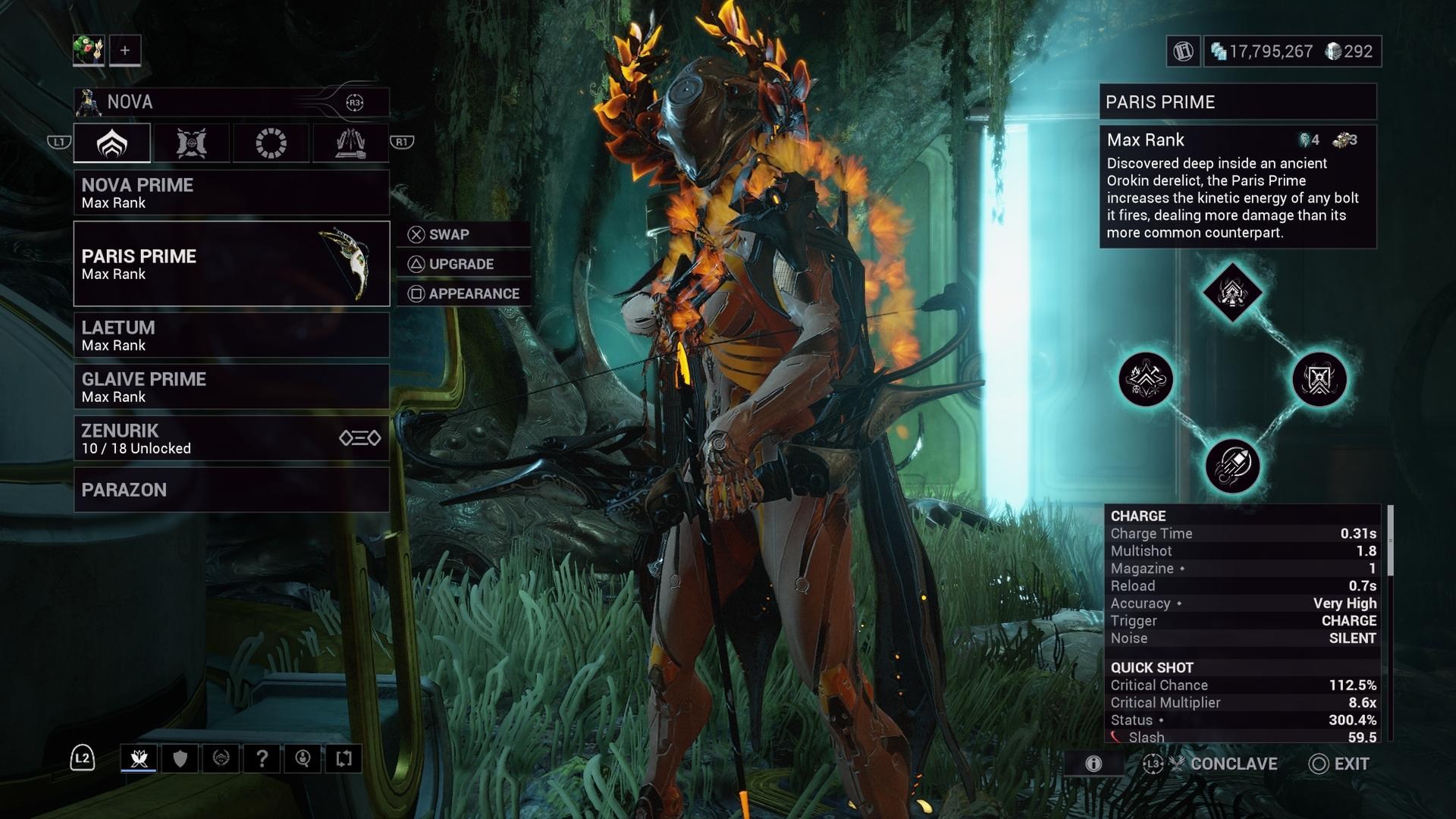
Task: Show item info with the i button
Action: click(x=1093, y=764)
